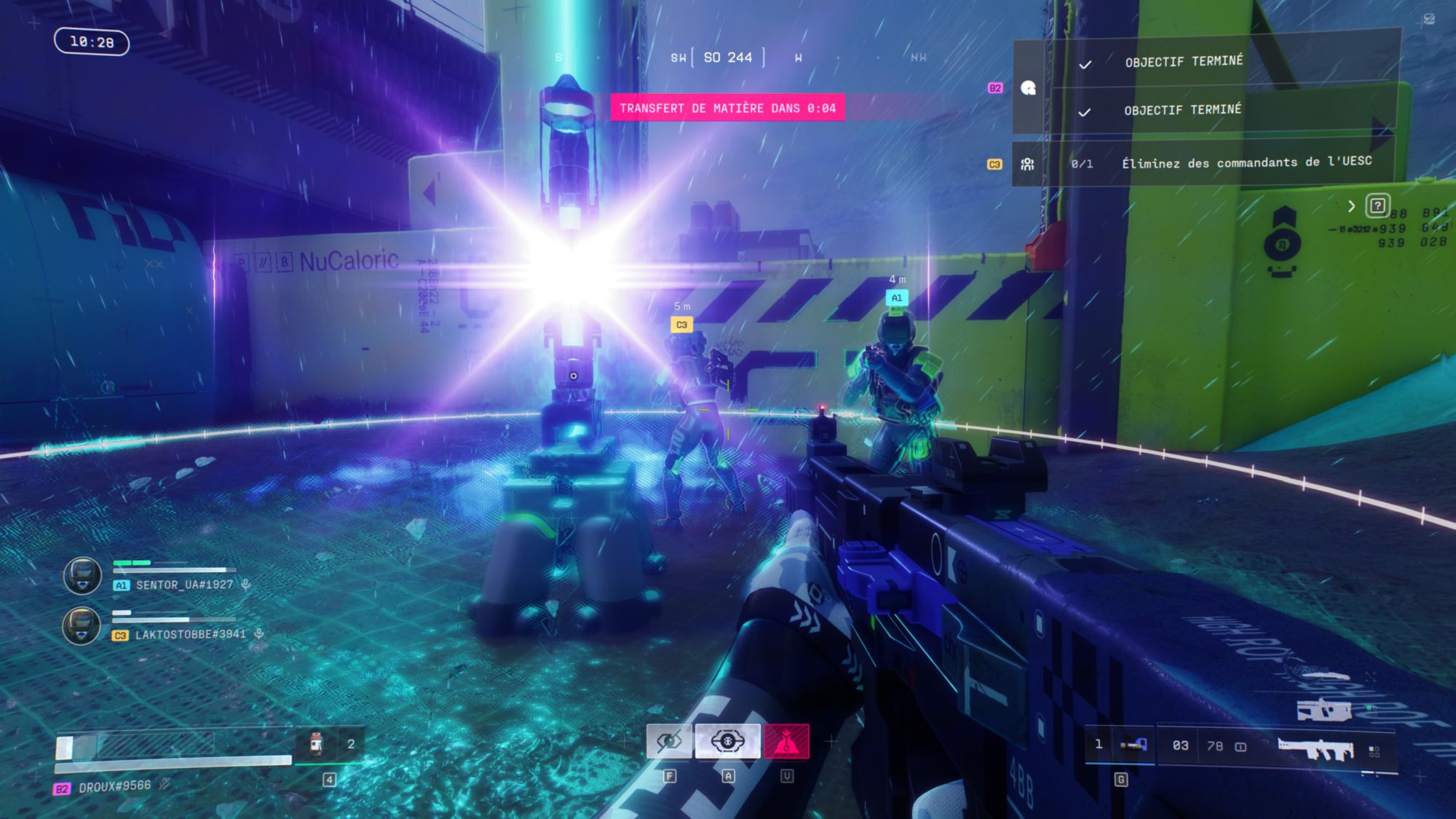Open the Éliminez des commandants objective
The width and height of the screenshot is (1456, 819).
1246,162
